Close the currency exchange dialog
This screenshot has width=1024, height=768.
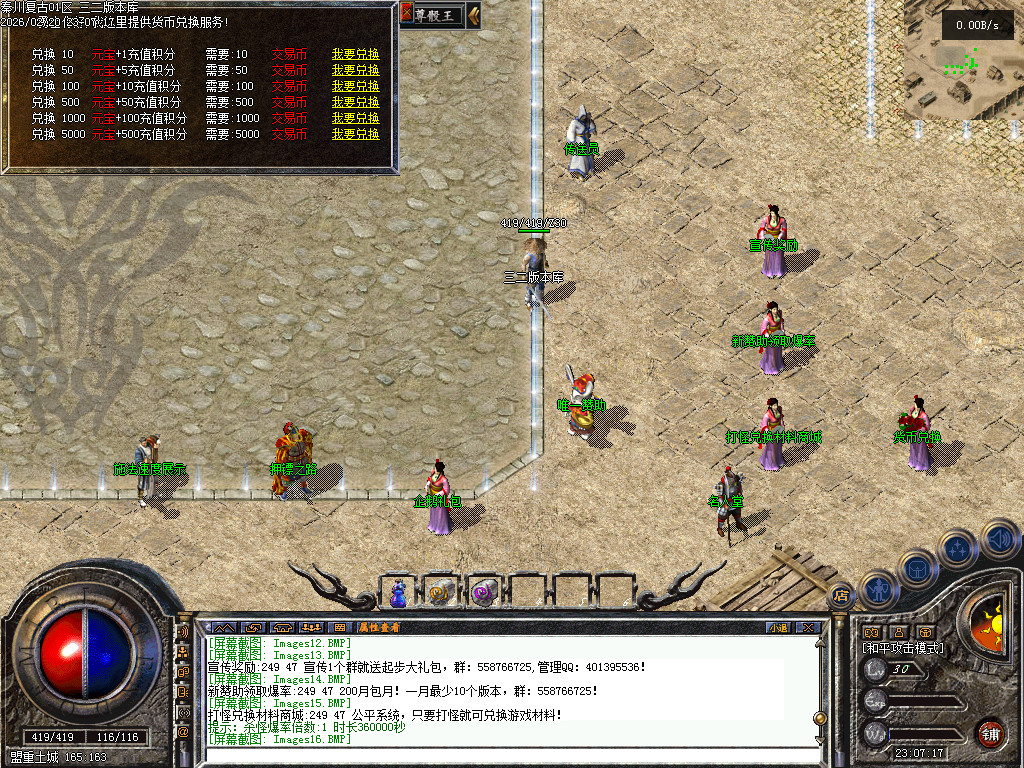[407, 14]
